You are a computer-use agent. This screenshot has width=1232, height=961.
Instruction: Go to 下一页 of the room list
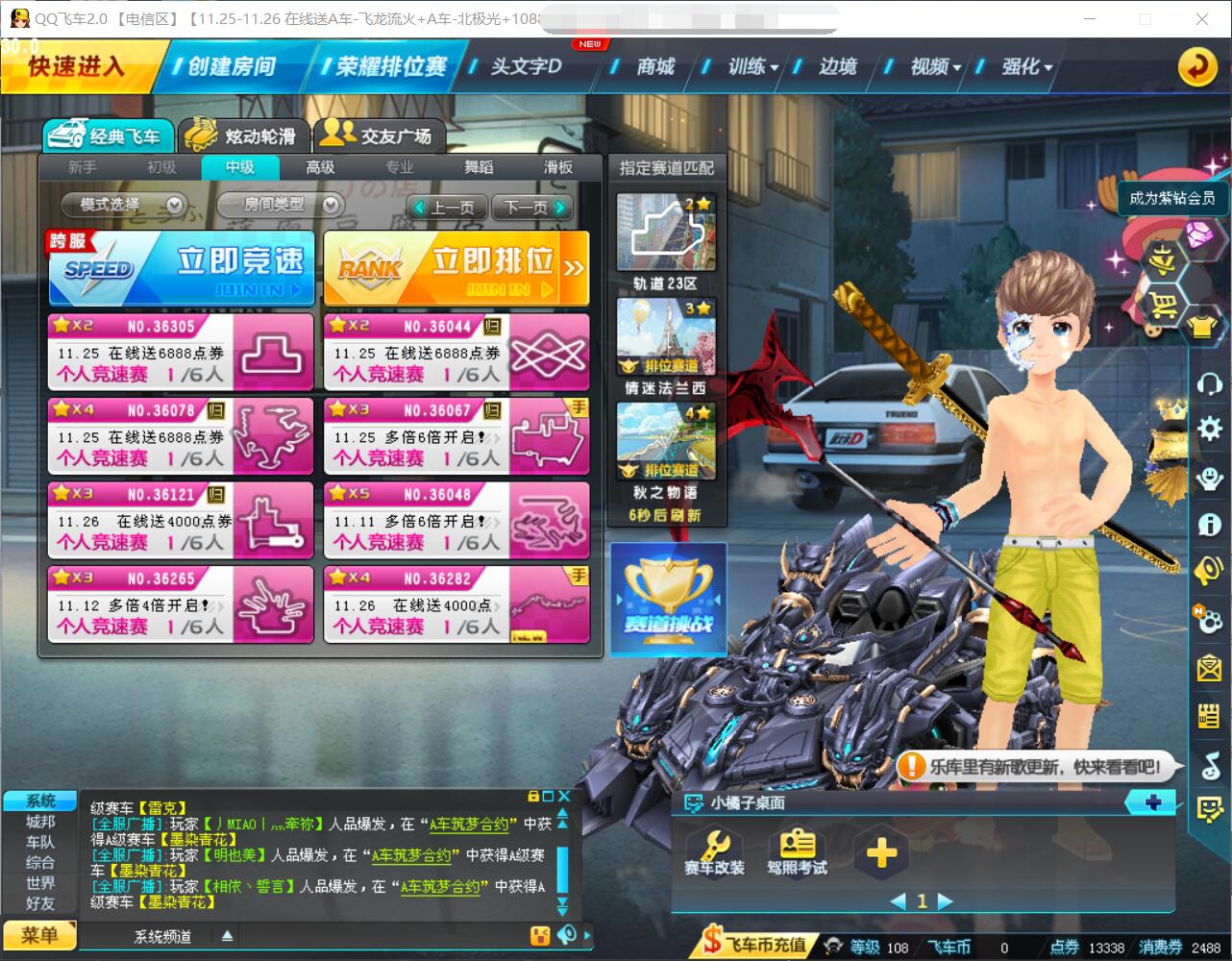coord(531,208)
